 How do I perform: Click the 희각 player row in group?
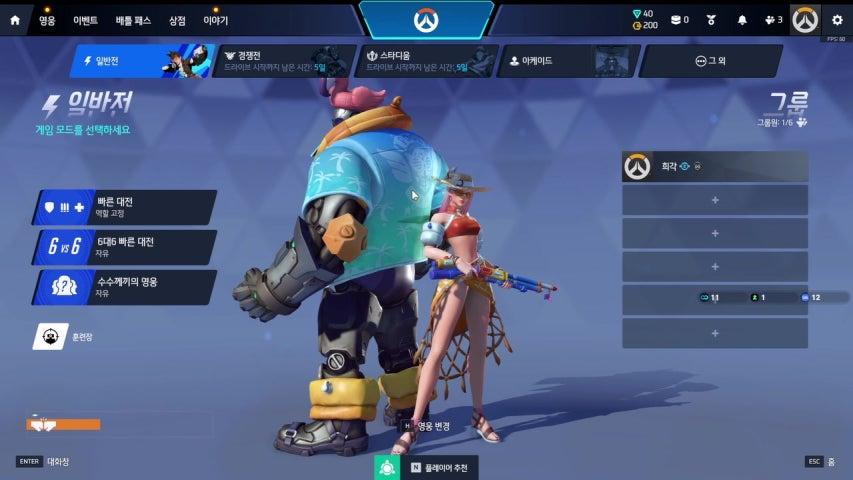[x=715, y=167]
